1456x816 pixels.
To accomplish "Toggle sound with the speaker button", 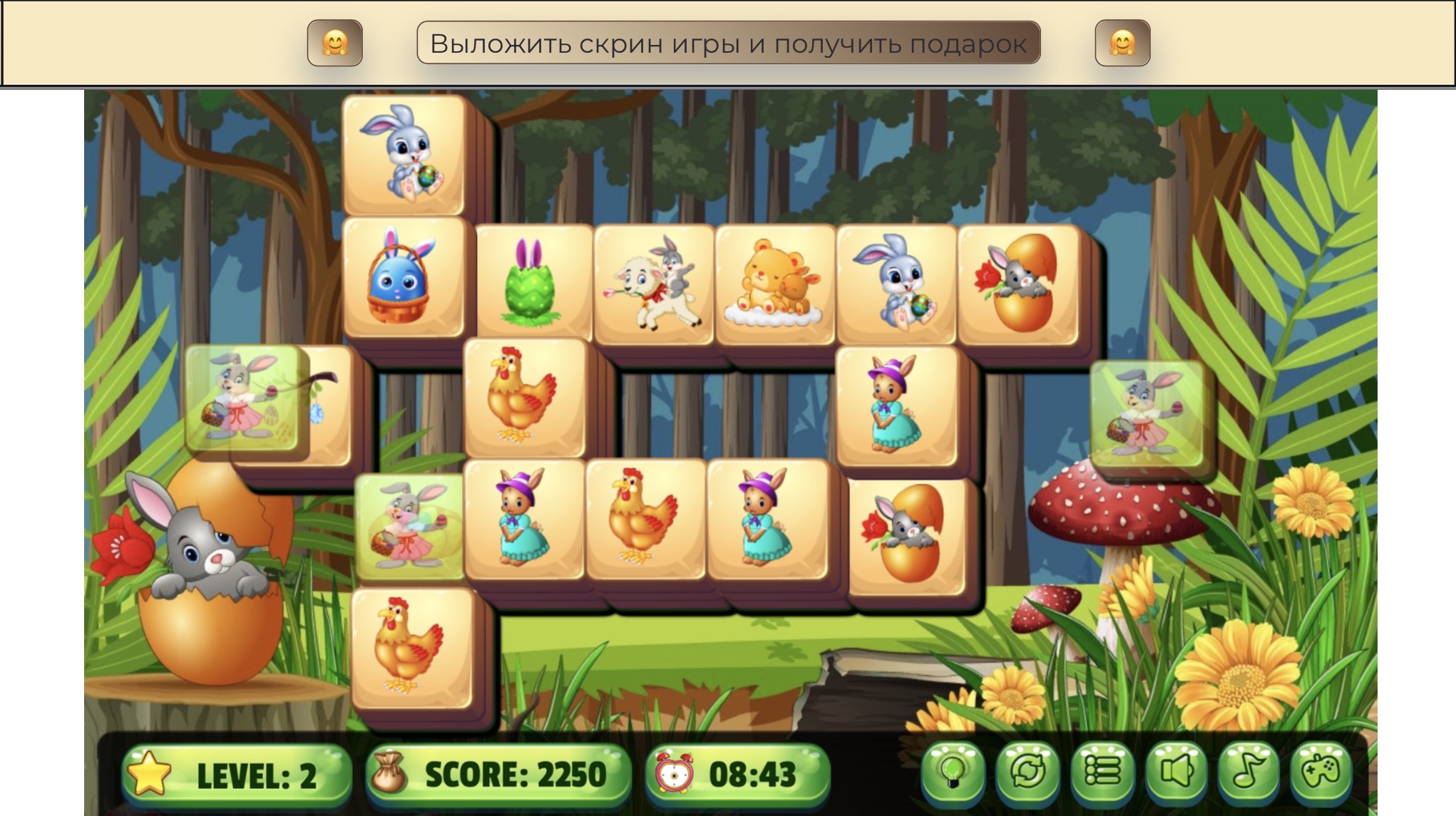I will coord(1176,773).
